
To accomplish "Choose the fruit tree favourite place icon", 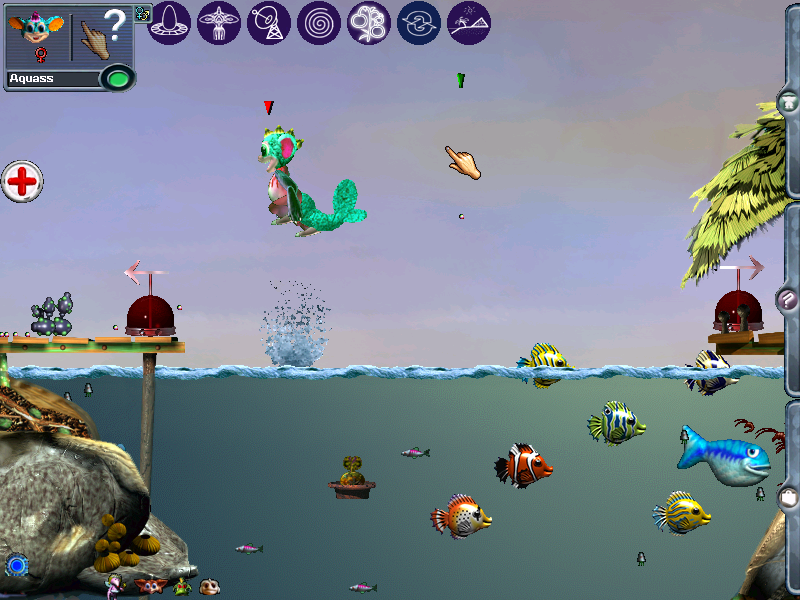I will click(x=369, y=22).
